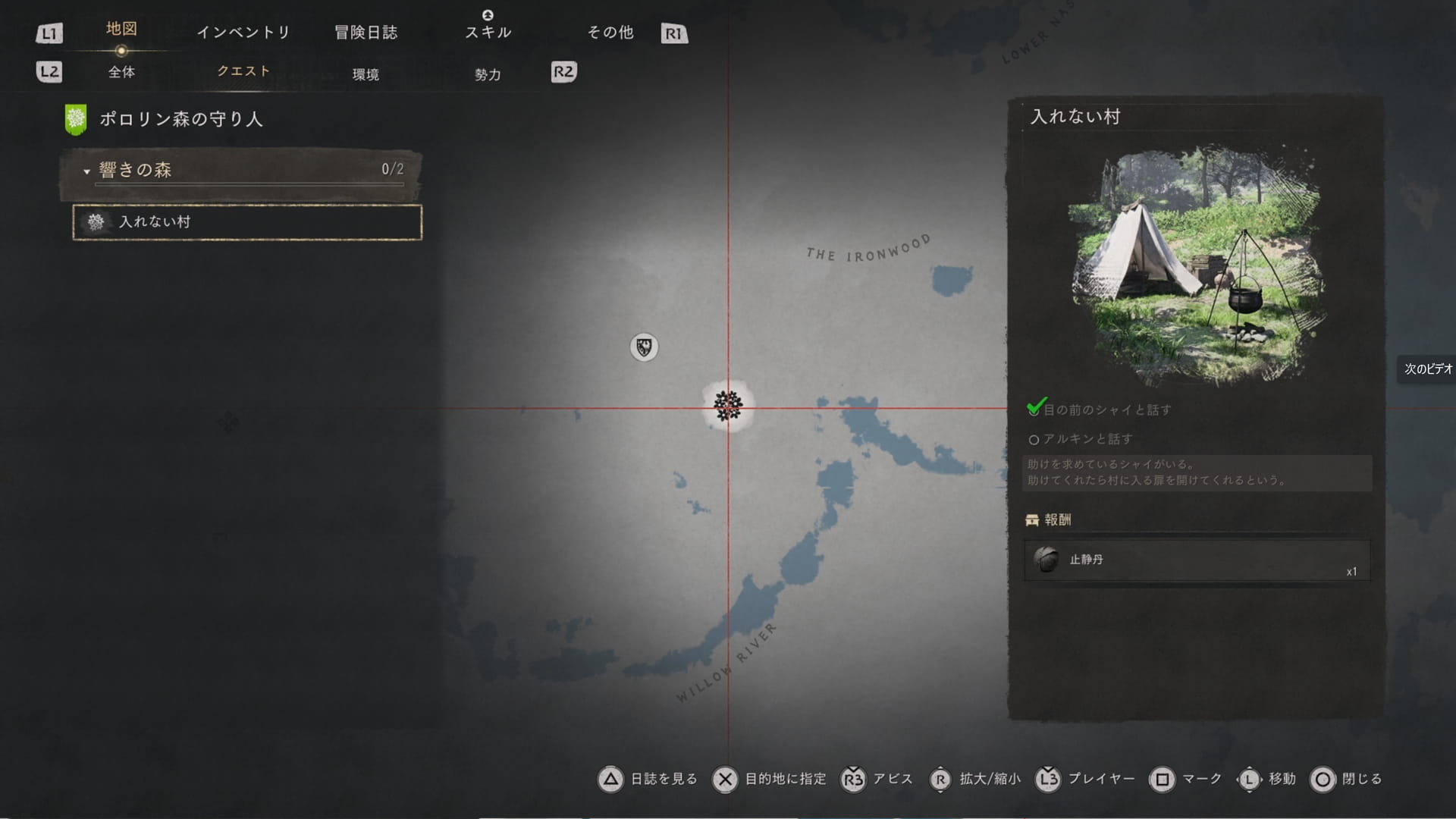Viewport: 1456px width, 819px height.
Task: Switch to the インベントリ tab
Action: [243, 33]
